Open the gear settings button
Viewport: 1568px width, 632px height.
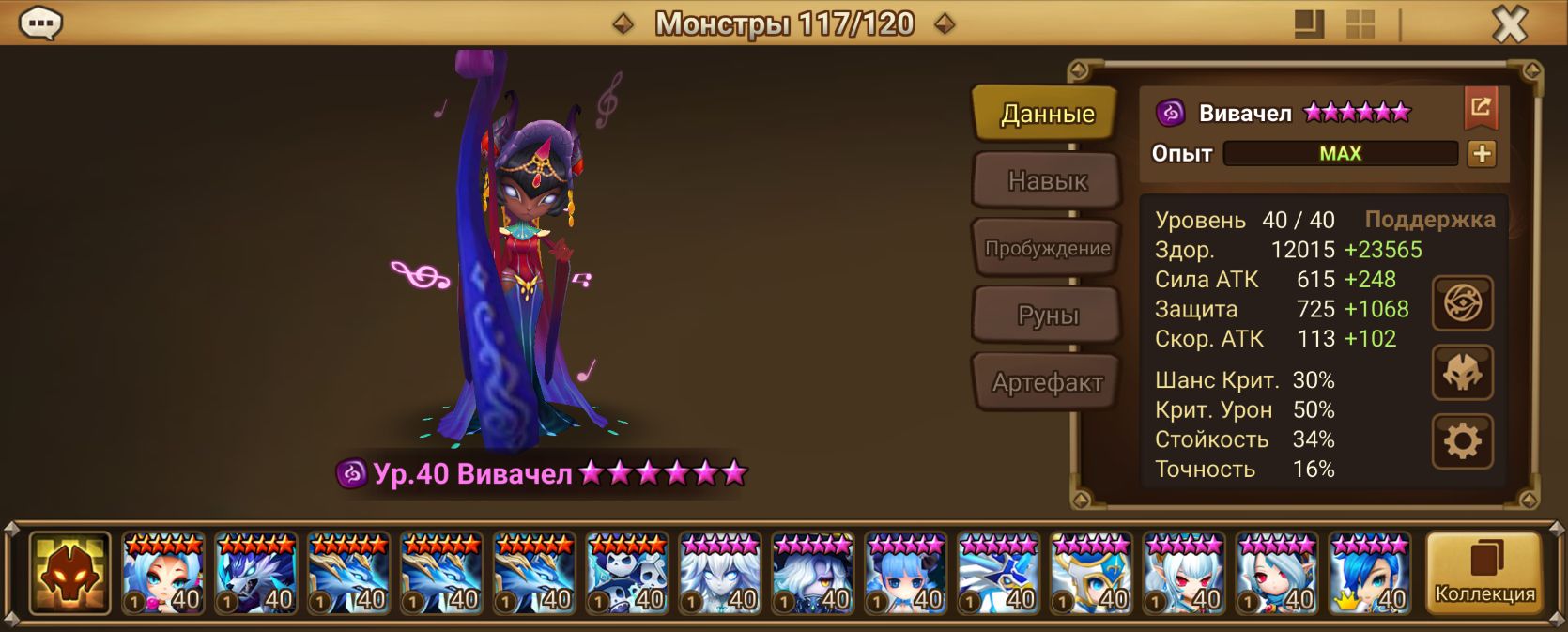(1462, 440)
